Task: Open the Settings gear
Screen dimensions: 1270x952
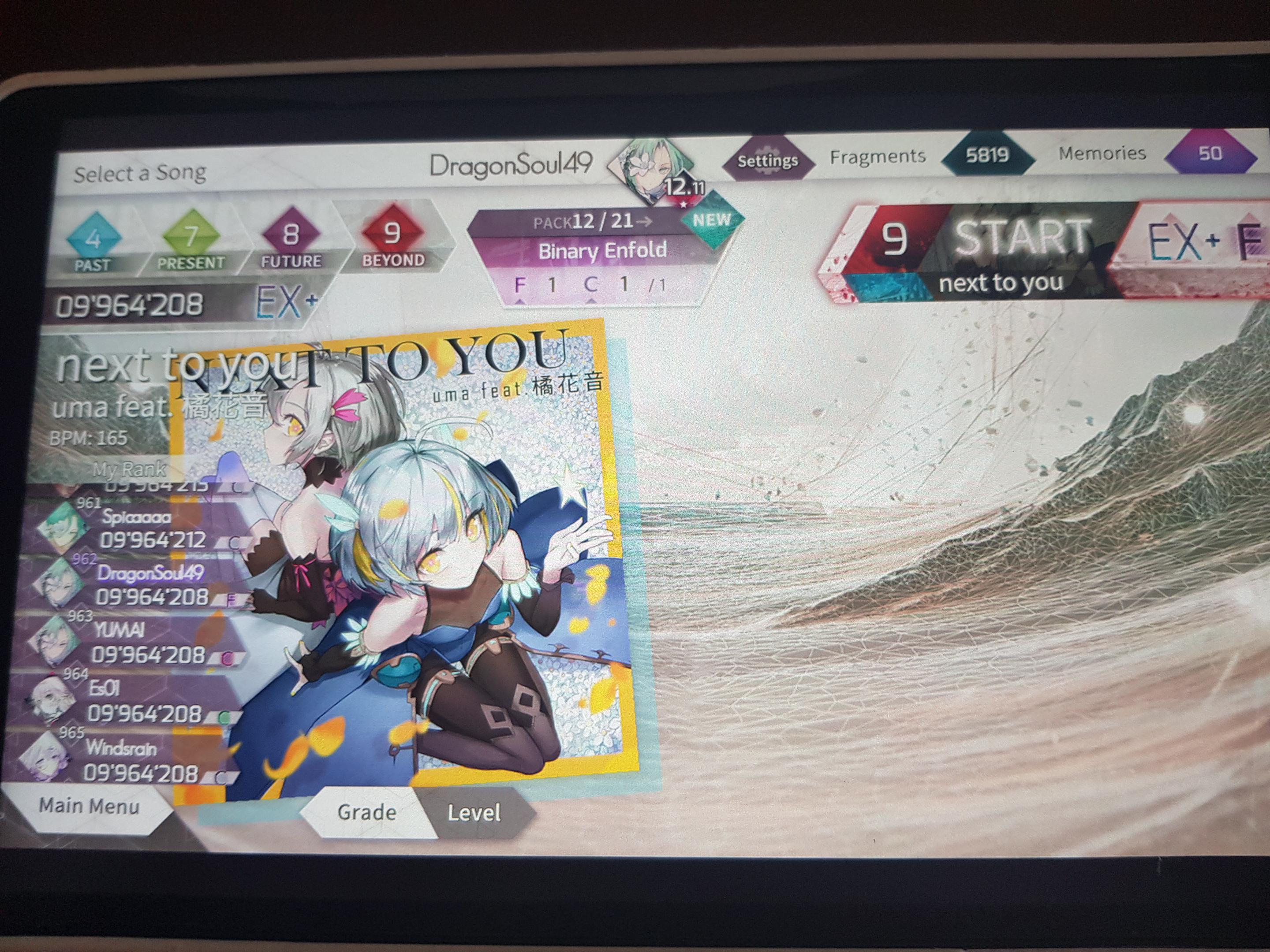Action: click(768, 161)
